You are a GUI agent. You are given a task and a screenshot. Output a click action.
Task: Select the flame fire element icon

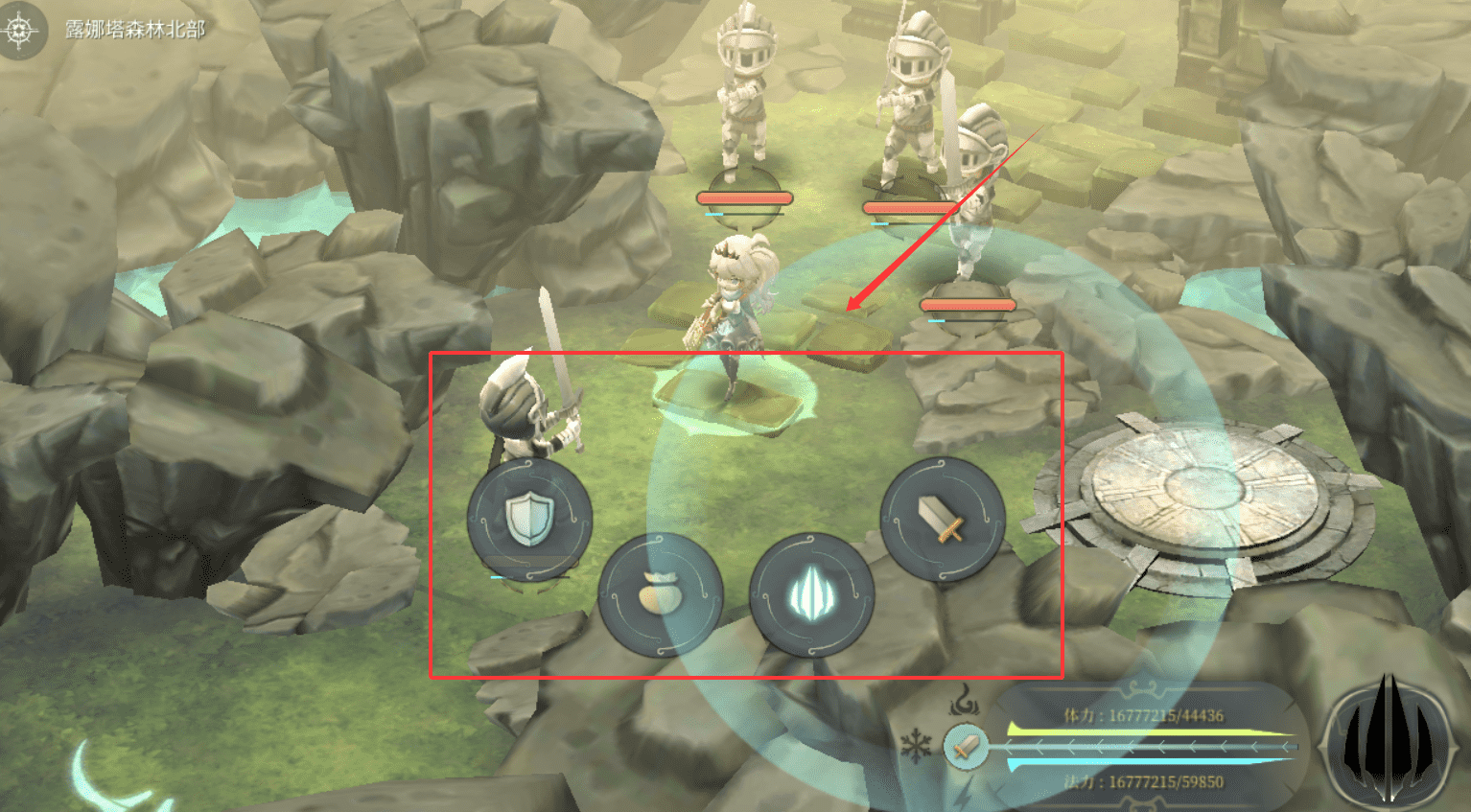click(964, 705)
